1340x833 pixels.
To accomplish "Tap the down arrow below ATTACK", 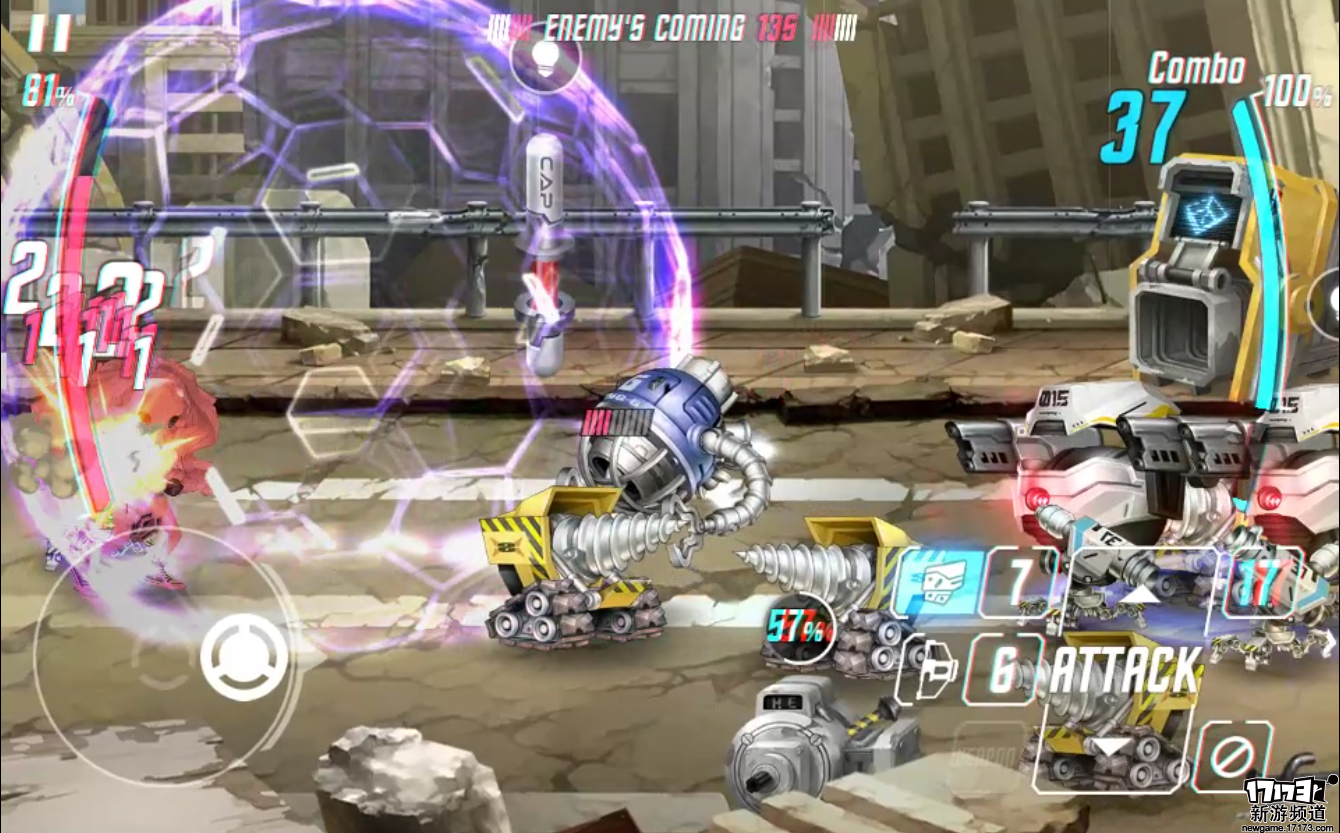I will [1110, 747].
